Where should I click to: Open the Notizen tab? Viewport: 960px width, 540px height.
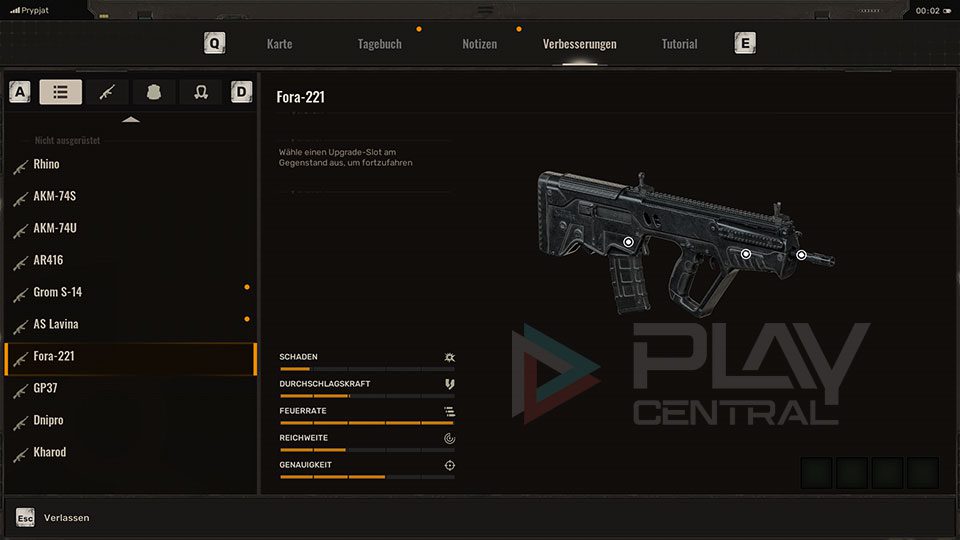click(x=479, y=44)
